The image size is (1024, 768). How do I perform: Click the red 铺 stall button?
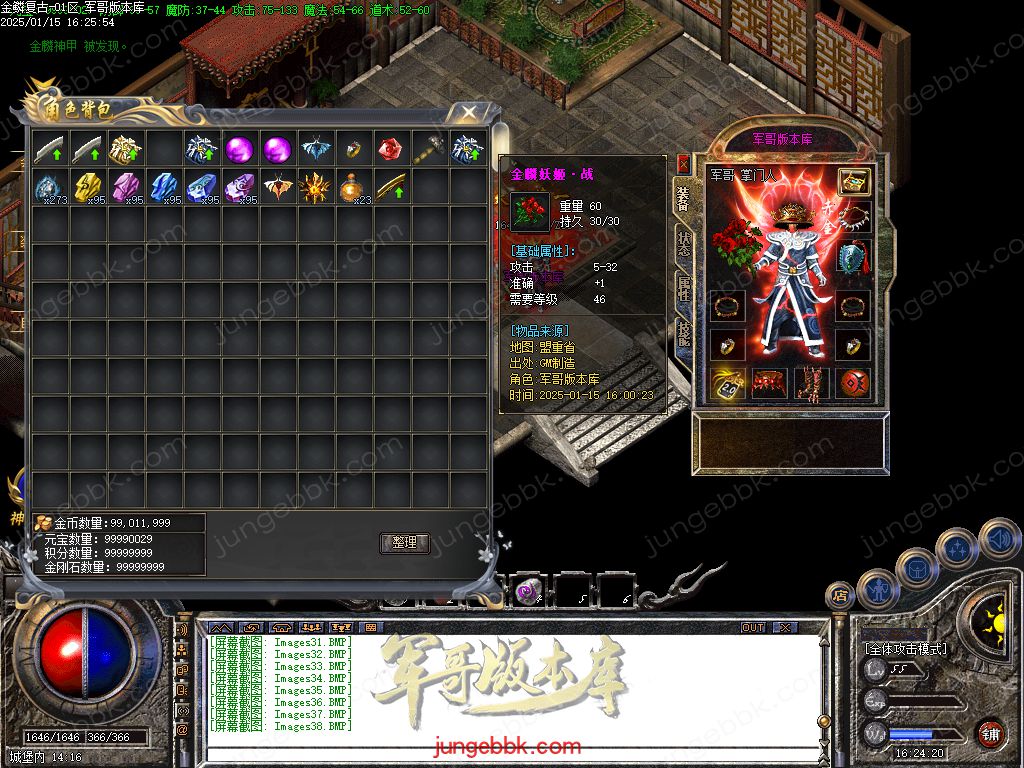(990, 733)
